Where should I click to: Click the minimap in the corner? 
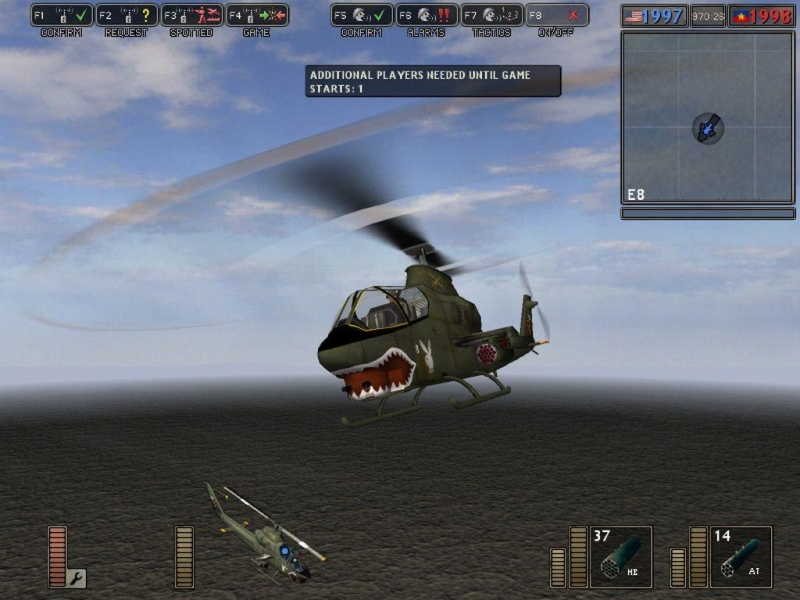click(707, 117)
